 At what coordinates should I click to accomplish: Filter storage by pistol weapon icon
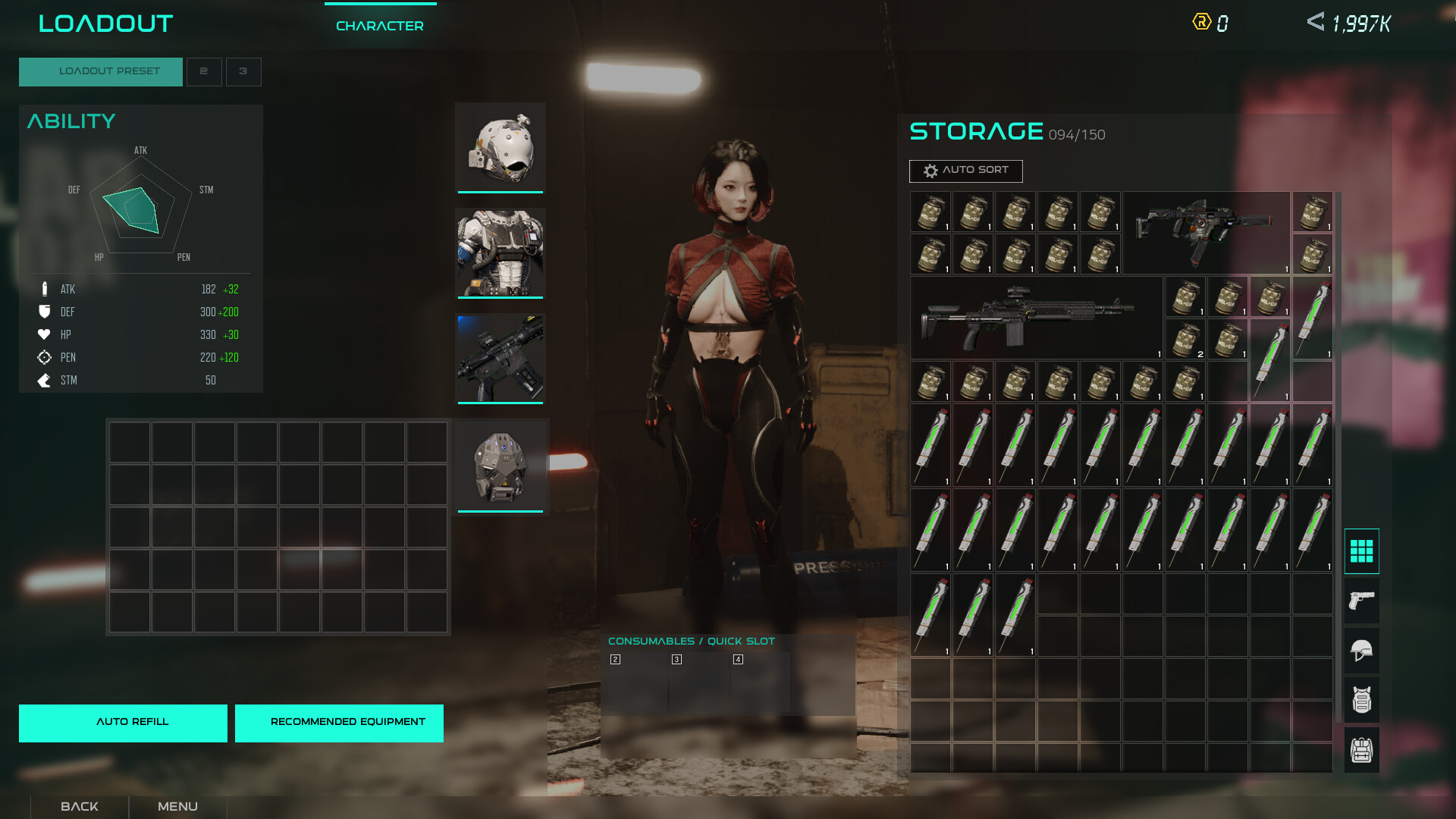(1361, 601)
